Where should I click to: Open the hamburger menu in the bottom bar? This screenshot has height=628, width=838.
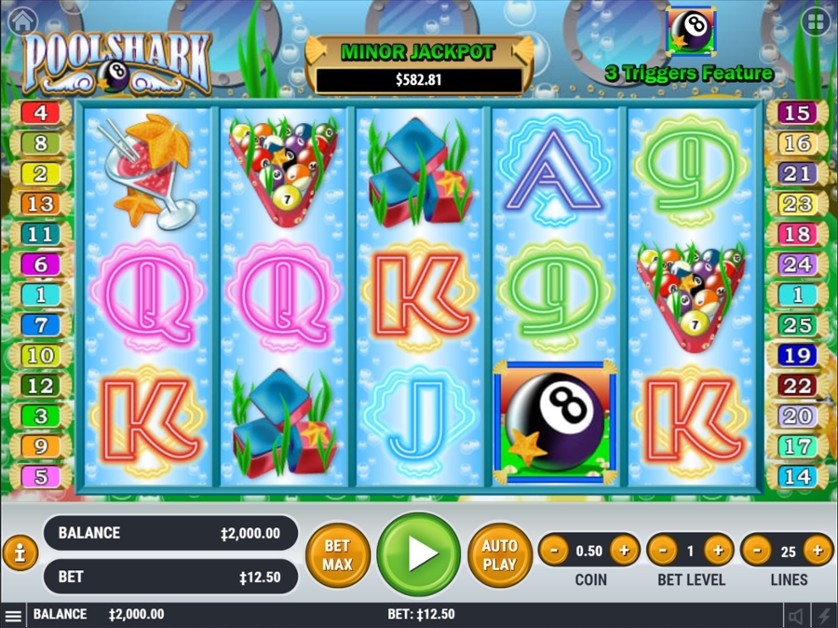13,615
